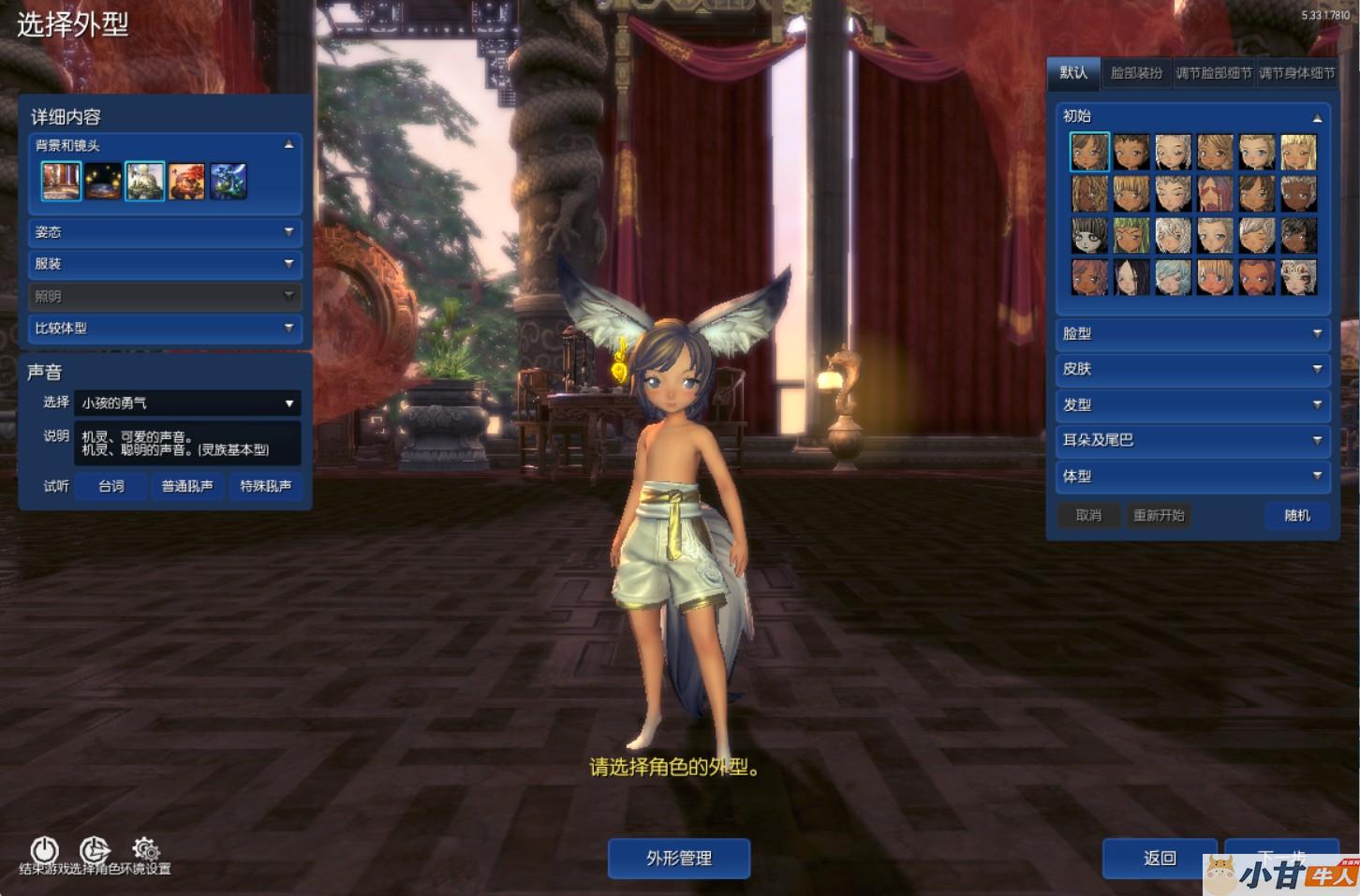Click the power icon to end game
The width and height of the screenshot is (1360, 896).
point(44,849)
